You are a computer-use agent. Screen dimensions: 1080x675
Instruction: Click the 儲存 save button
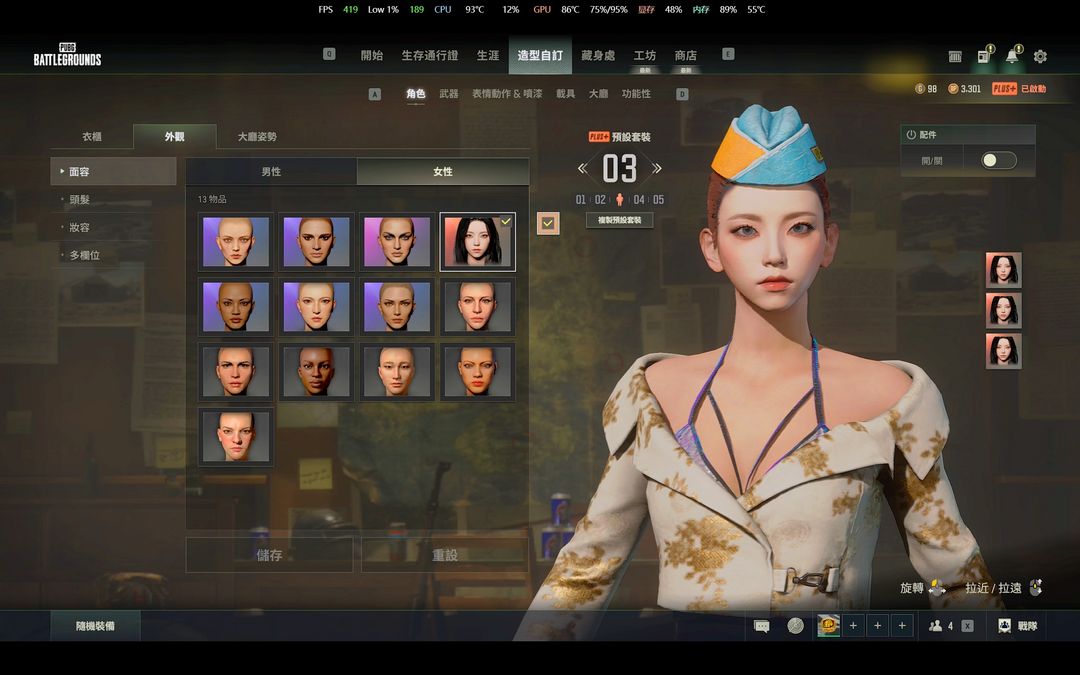tap(269, 555)
